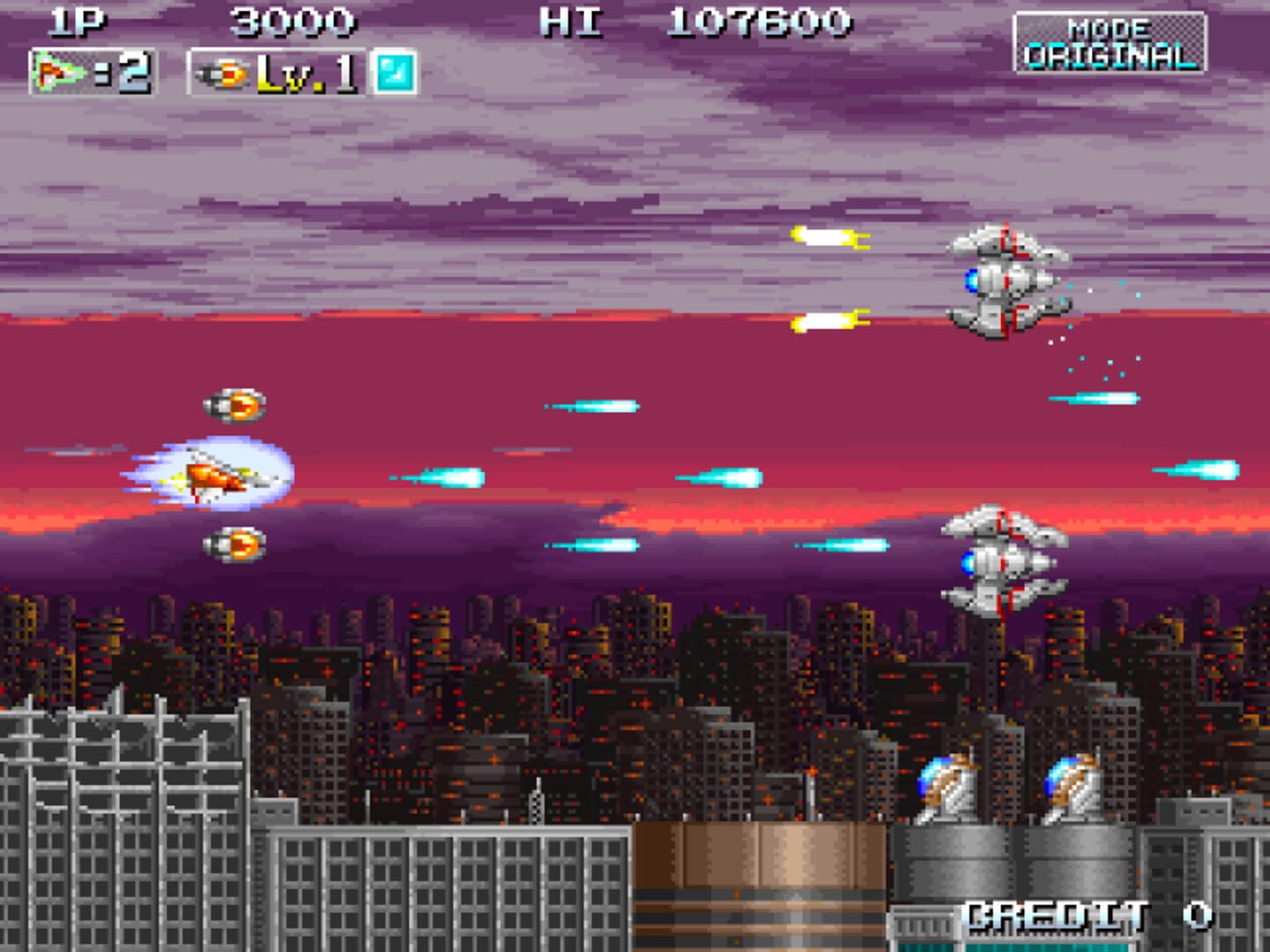Click the CREDIT 0 counter
This screenshot has width=1270, height=952.
pos(1084,917)
